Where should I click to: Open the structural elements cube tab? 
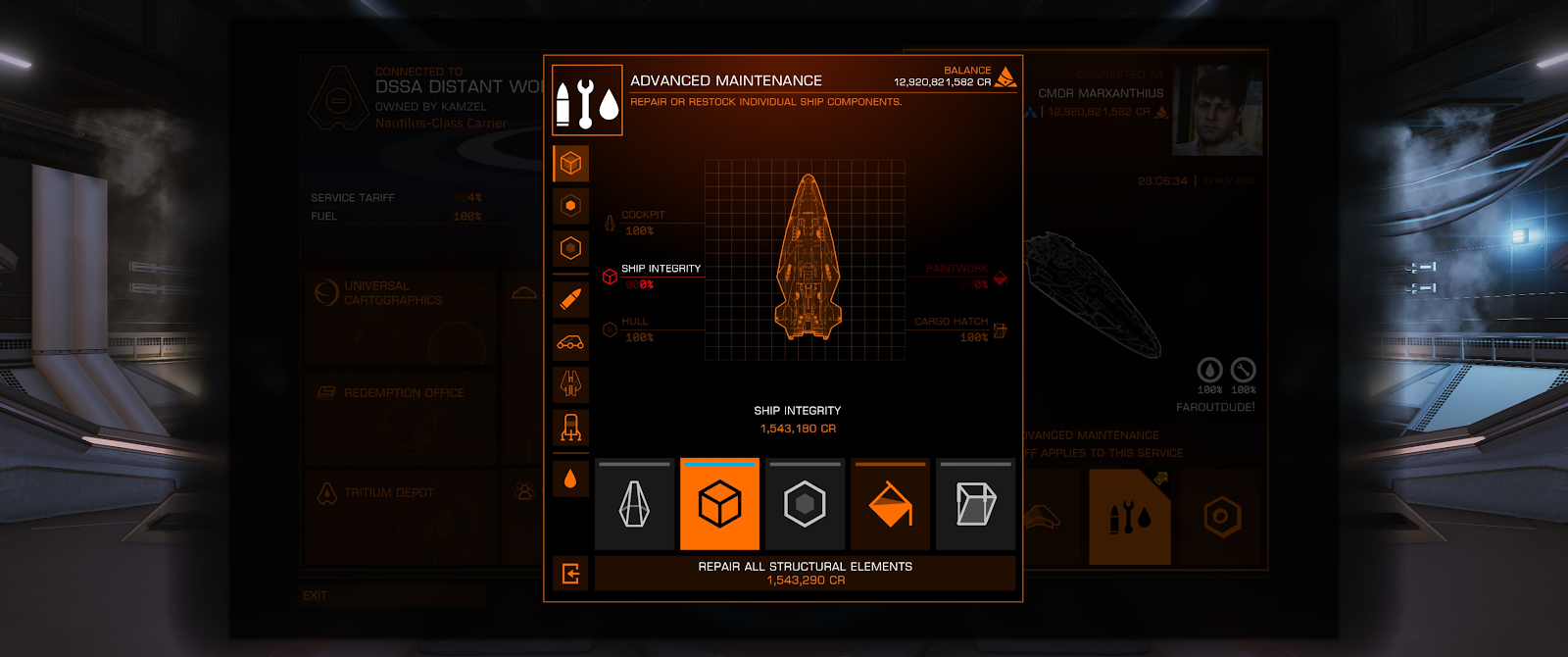pos(570,163)
